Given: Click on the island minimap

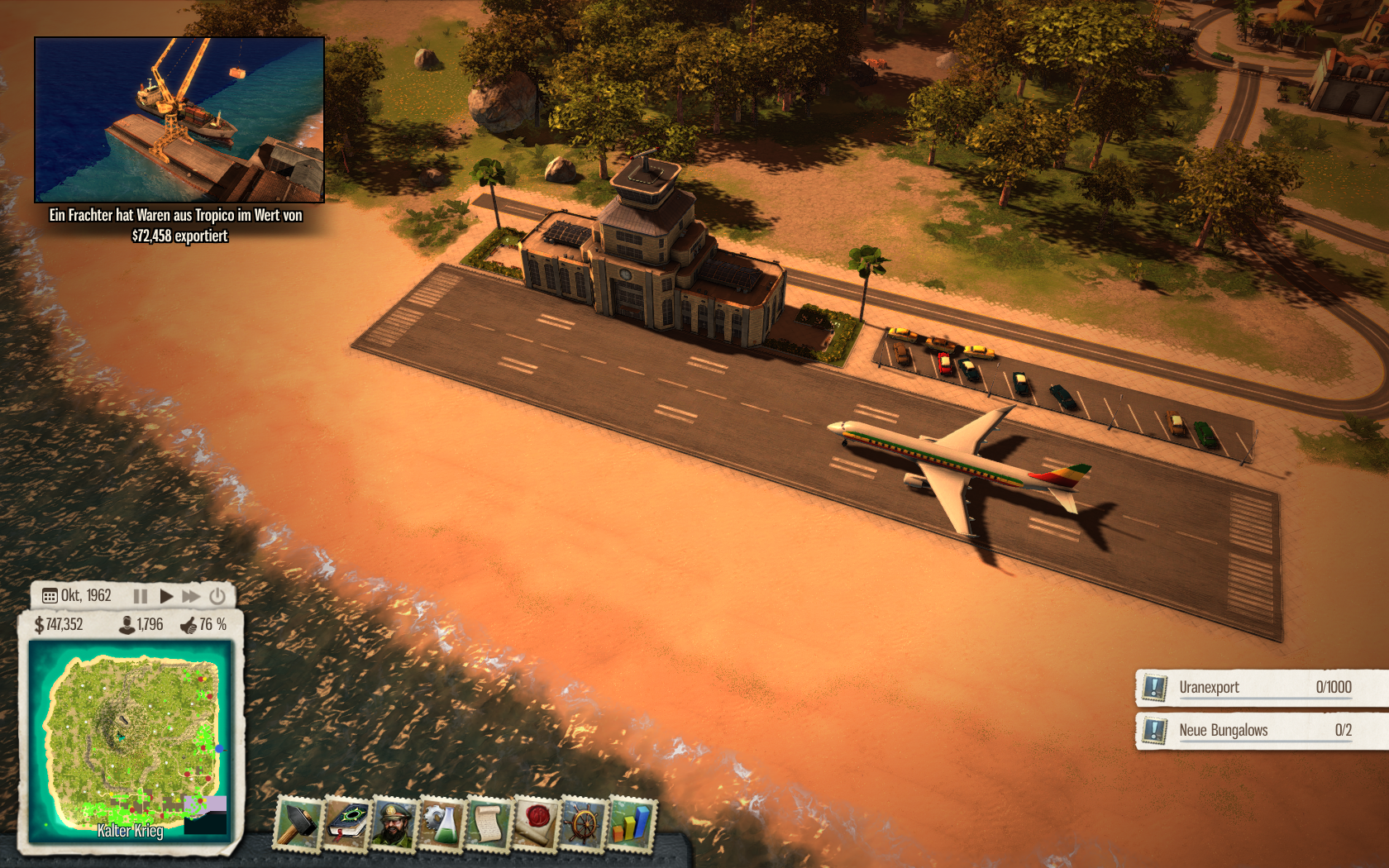Looking at the screenshot, I should tap(131, 738).
